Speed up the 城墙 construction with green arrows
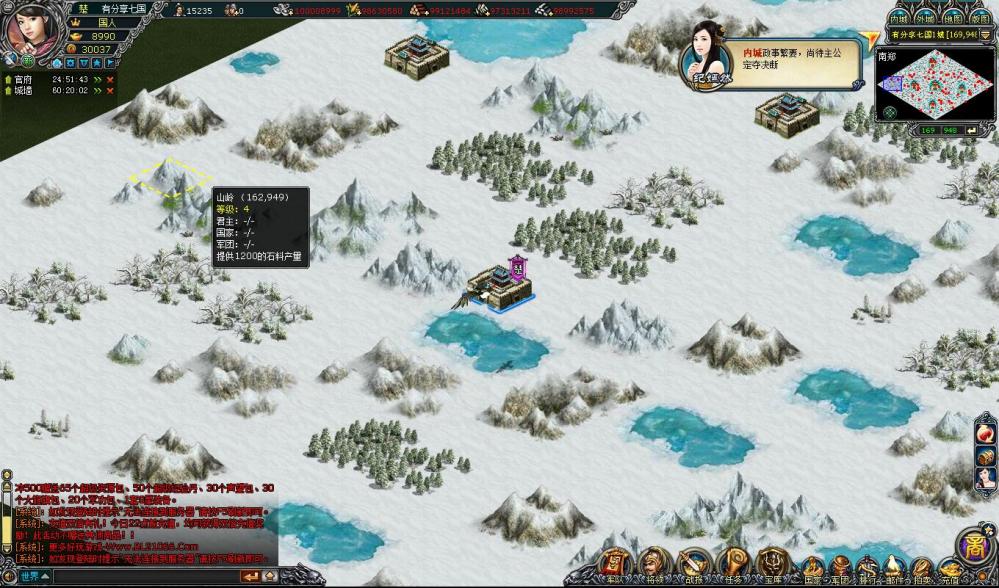This screenshot has width=999, height=588. point(96,90)
